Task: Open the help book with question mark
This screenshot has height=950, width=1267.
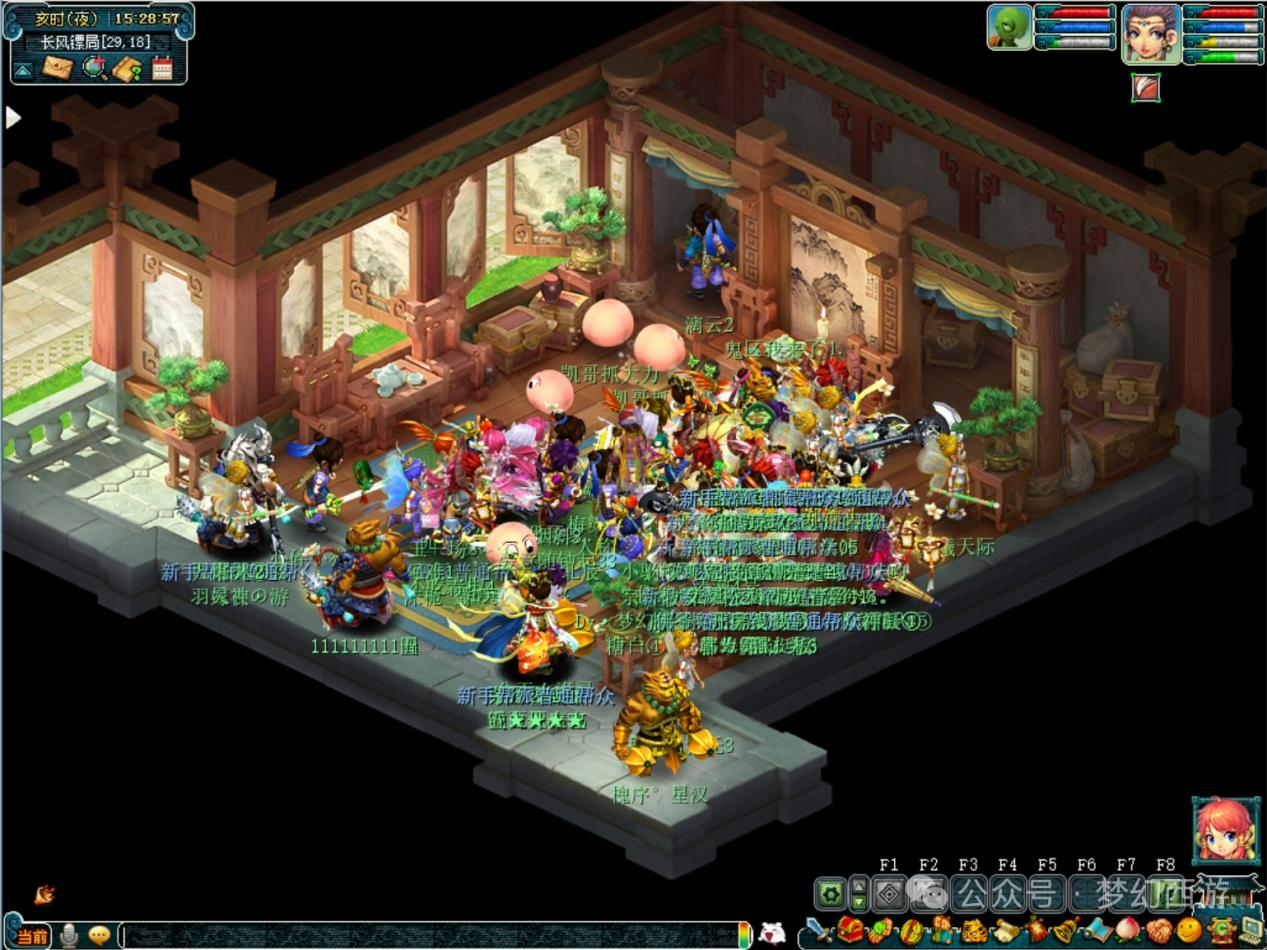Action: [127, 68]
